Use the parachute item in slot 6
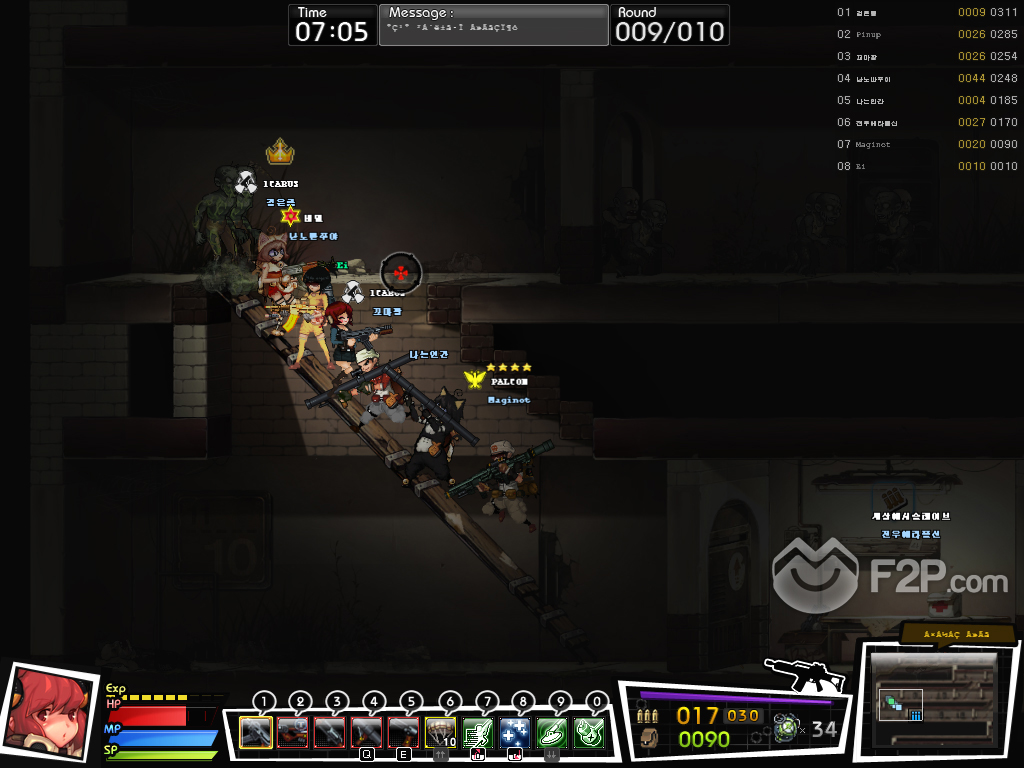The image size is (1024, 768). pyautogui.click(x=441, y=733)
